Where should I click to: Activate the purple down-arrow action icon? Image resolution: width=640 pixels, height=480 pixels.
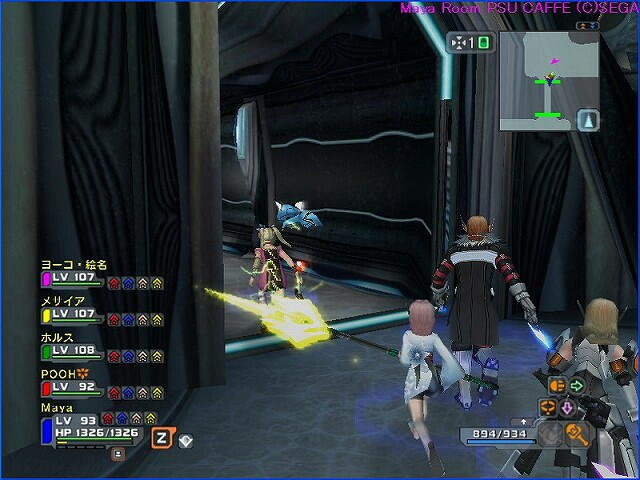click(566, 408)
